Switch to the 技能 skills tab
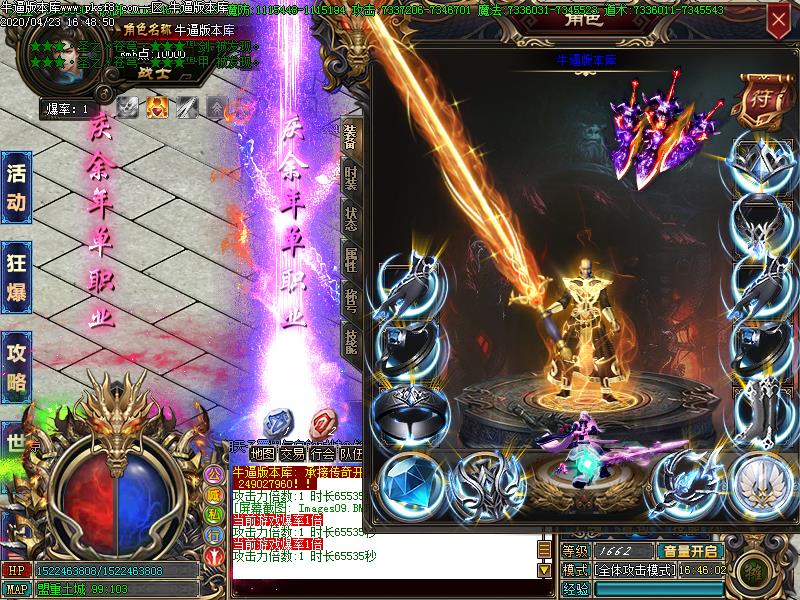Image resolution: width=800 pixels, height=600 pixels. tap(350, 342)
